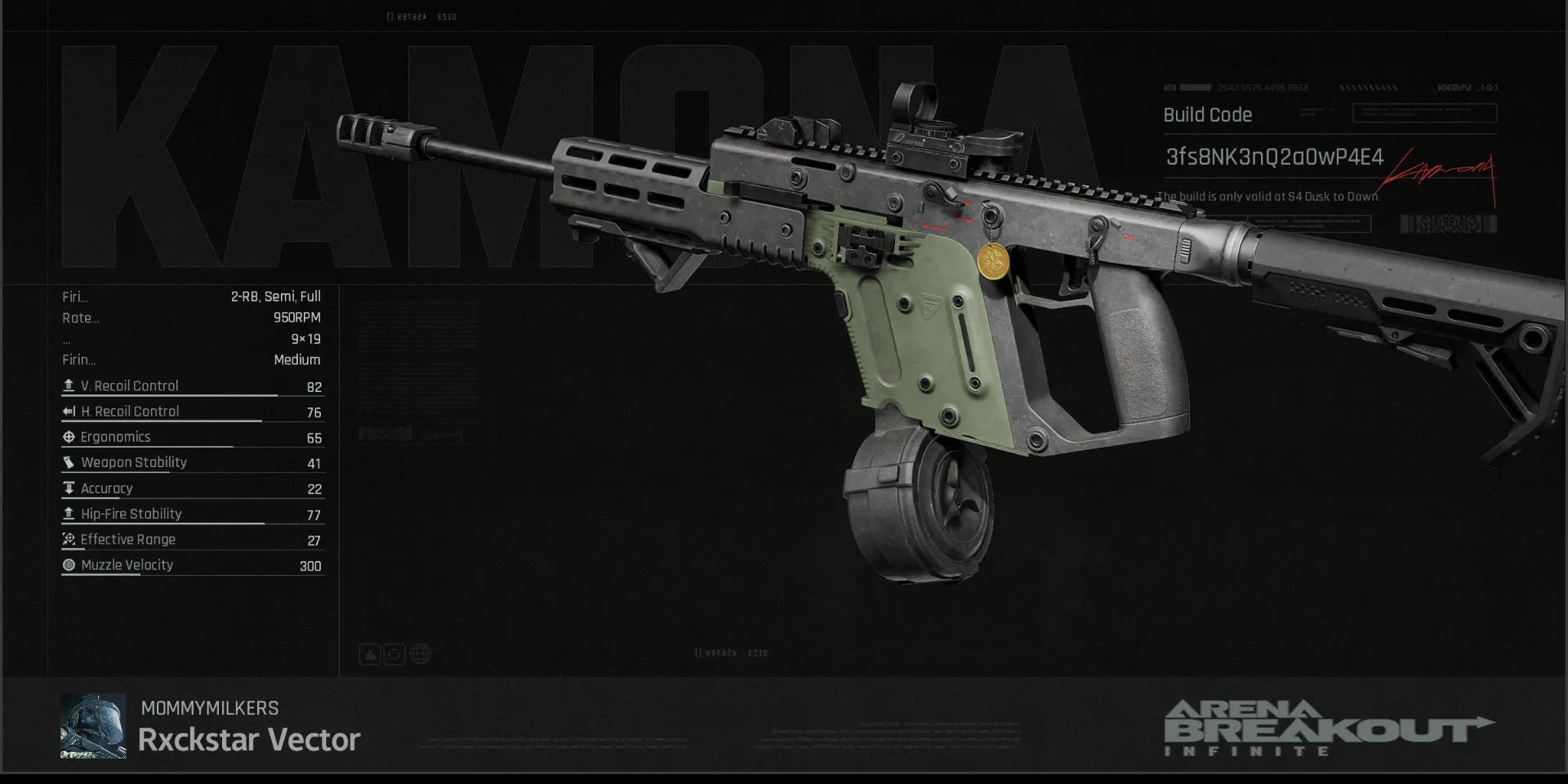1568x784 pixels.
Task: Toggle the warning triangle indicator
Action: point(369,653)
